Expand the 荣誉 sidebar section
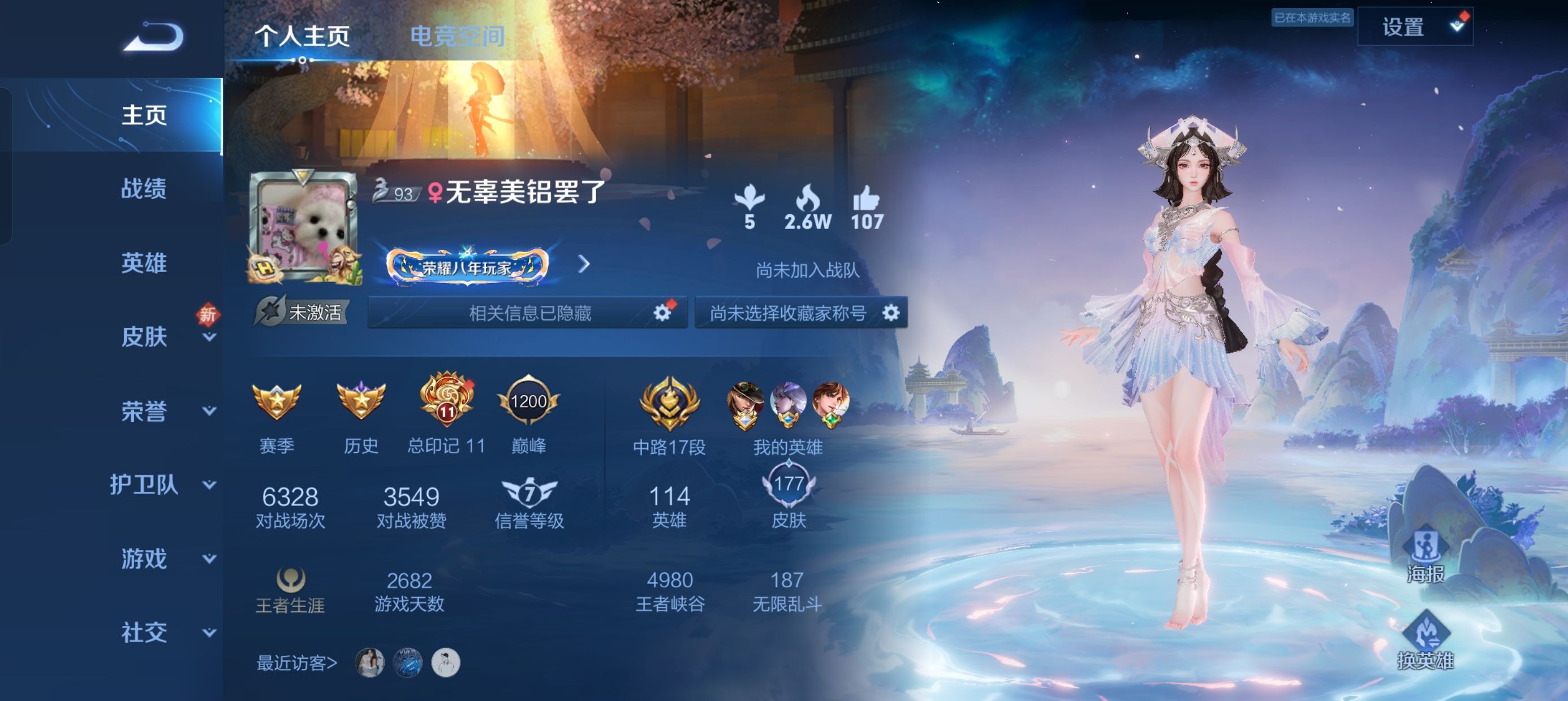Image resolution: width=1568 pixels, height=701 pixels. pyautogui.click(x=145, y=412)
